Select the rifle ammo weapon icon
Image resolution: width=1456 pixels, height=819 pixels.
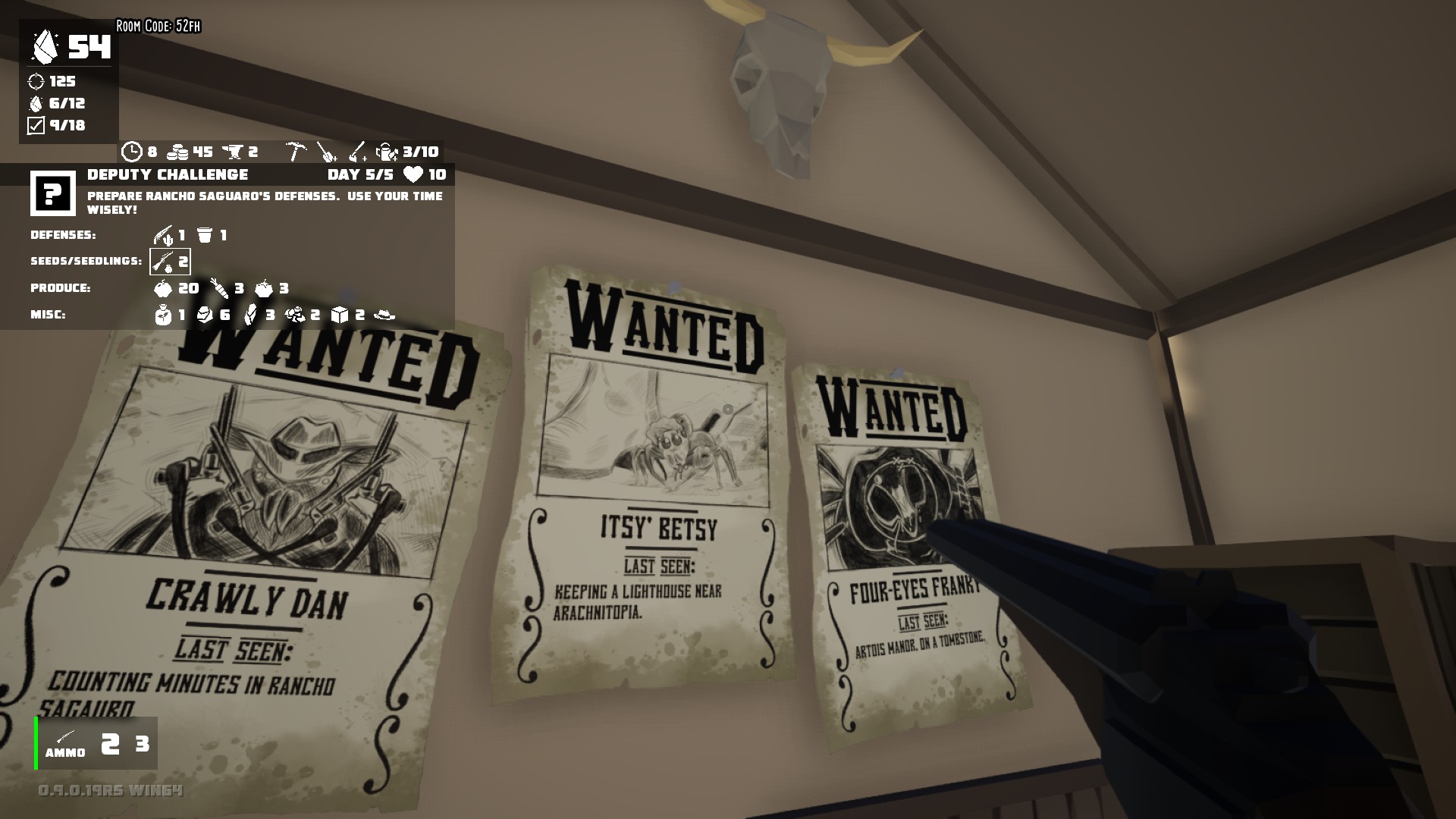click(x=65, y=737)
